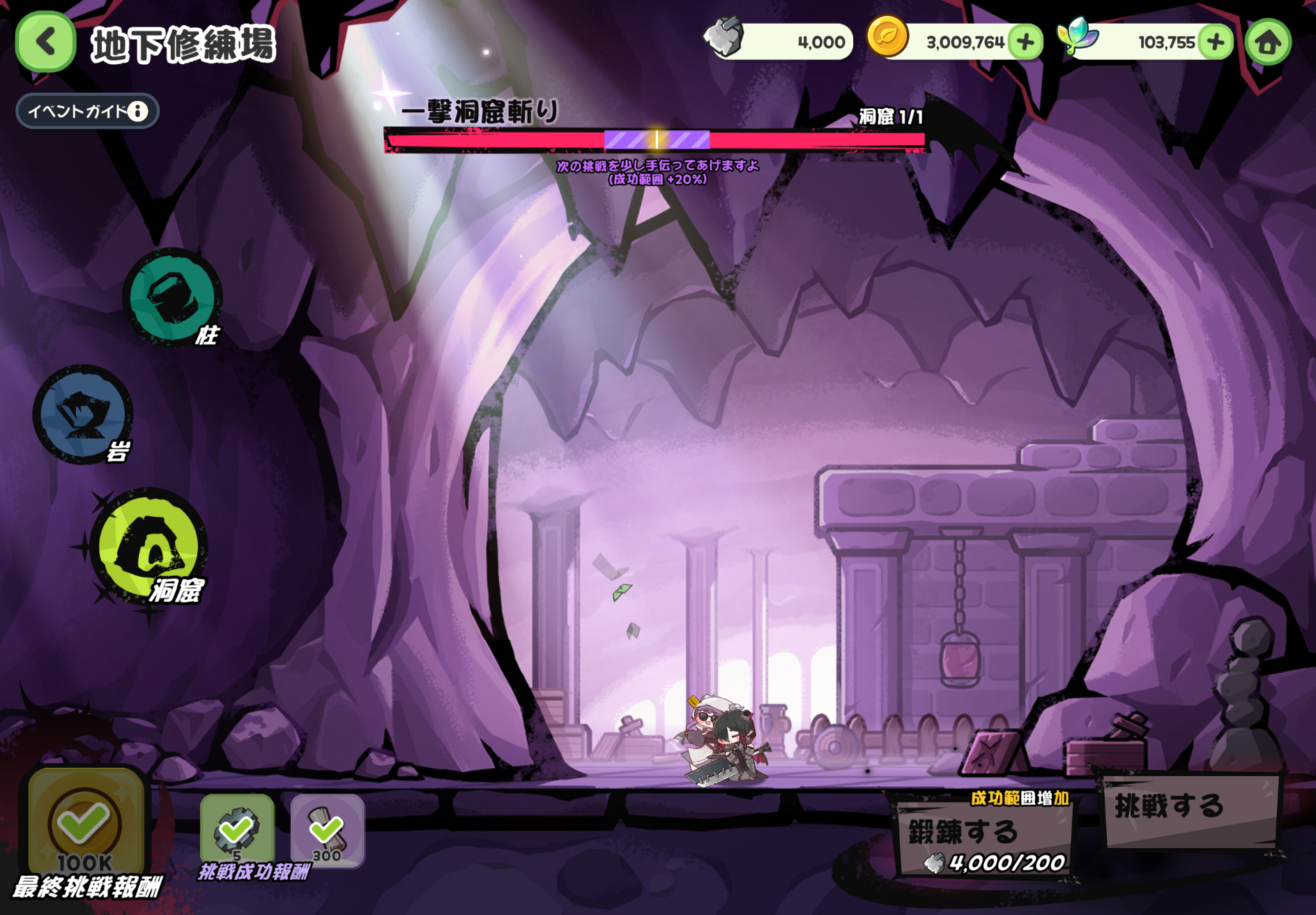View the 最終挑戦報酬 100K reward
The height and width of the screenshot is (915, 1316).
(85, 826)
